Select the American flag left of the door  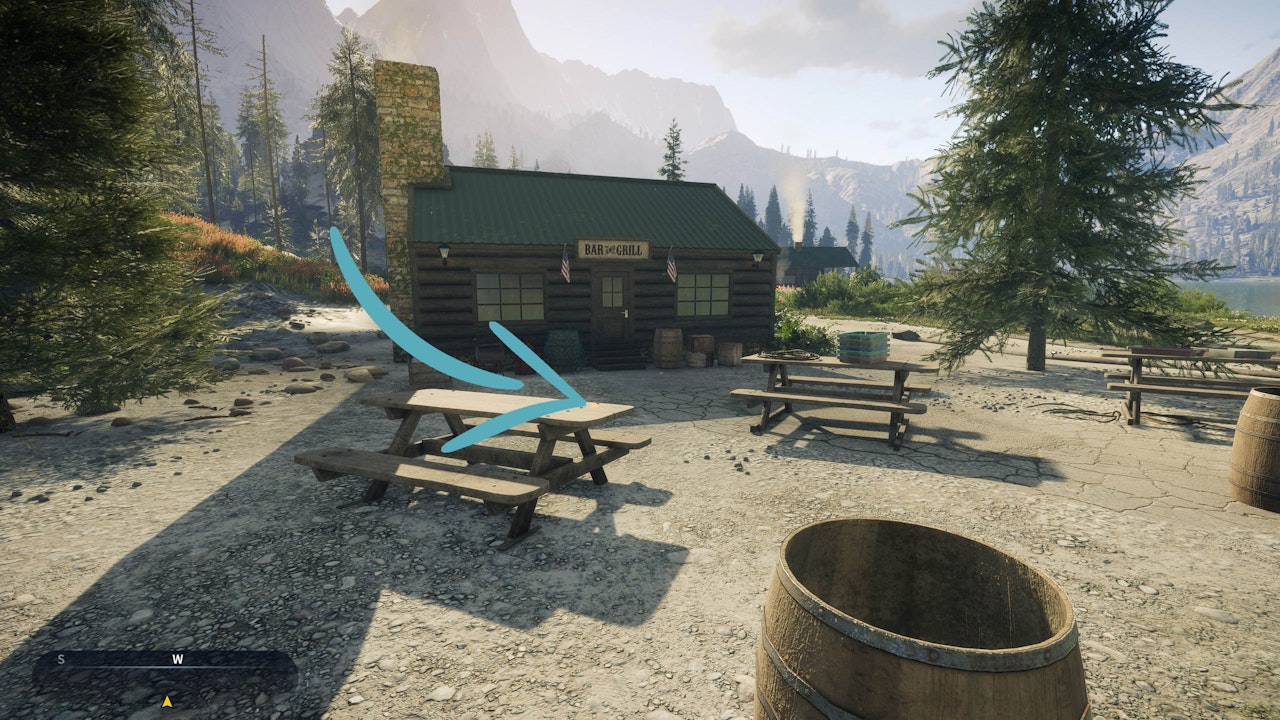tap(566, 265)
